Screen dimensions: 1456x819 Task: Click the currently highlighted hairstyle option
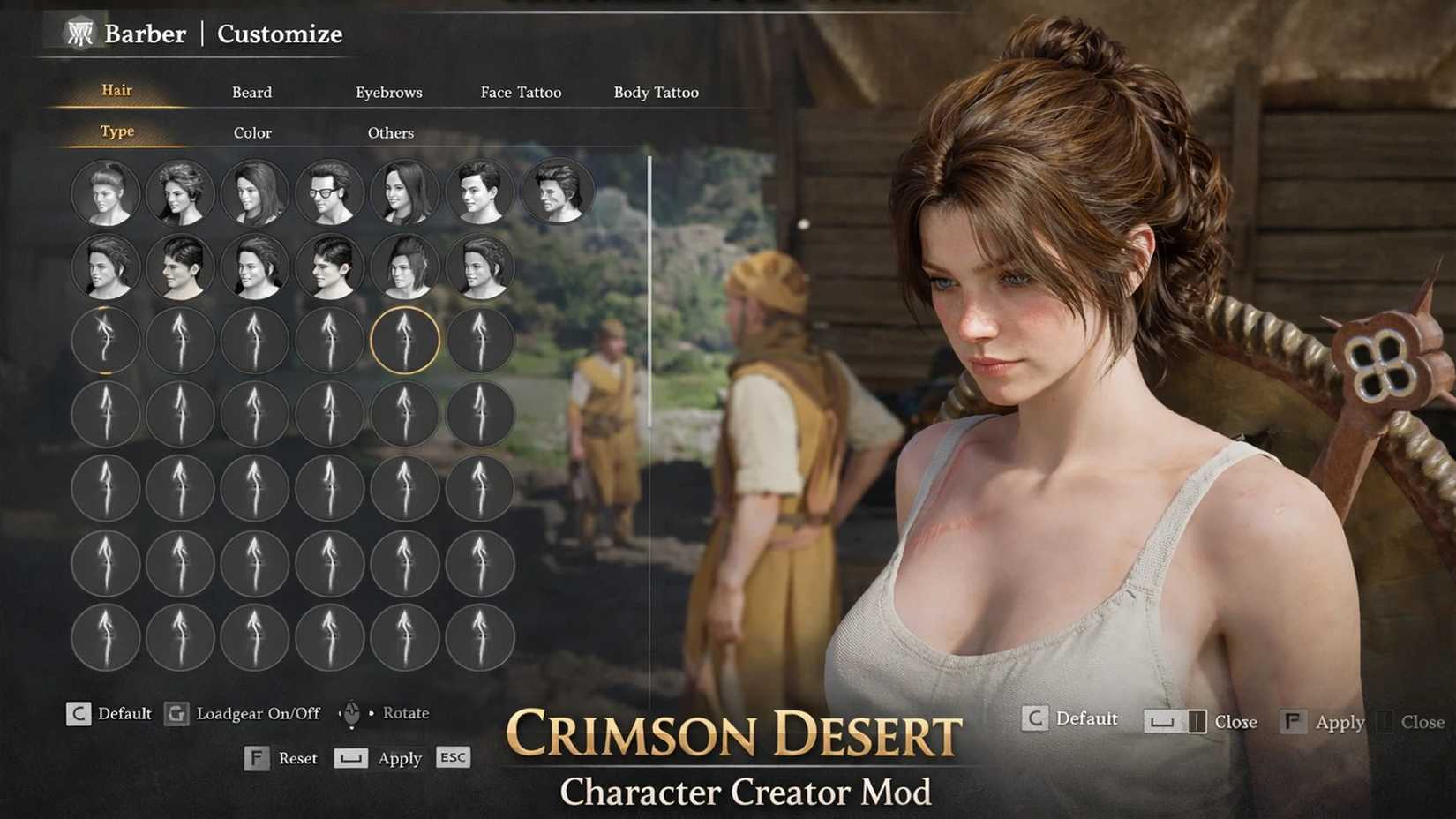point(407,340)
